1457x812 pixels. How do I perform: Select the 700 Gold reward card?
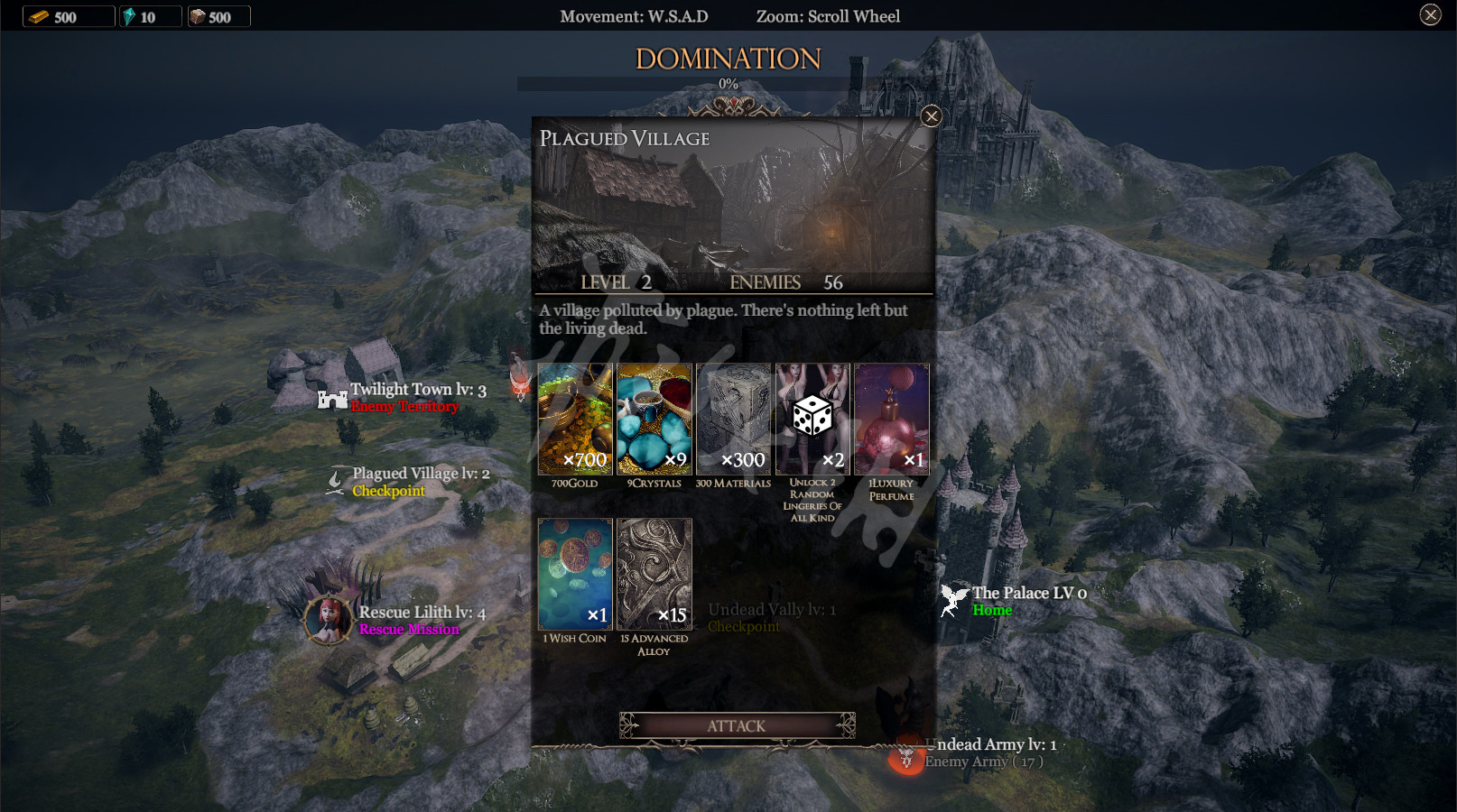coord(575,420)
